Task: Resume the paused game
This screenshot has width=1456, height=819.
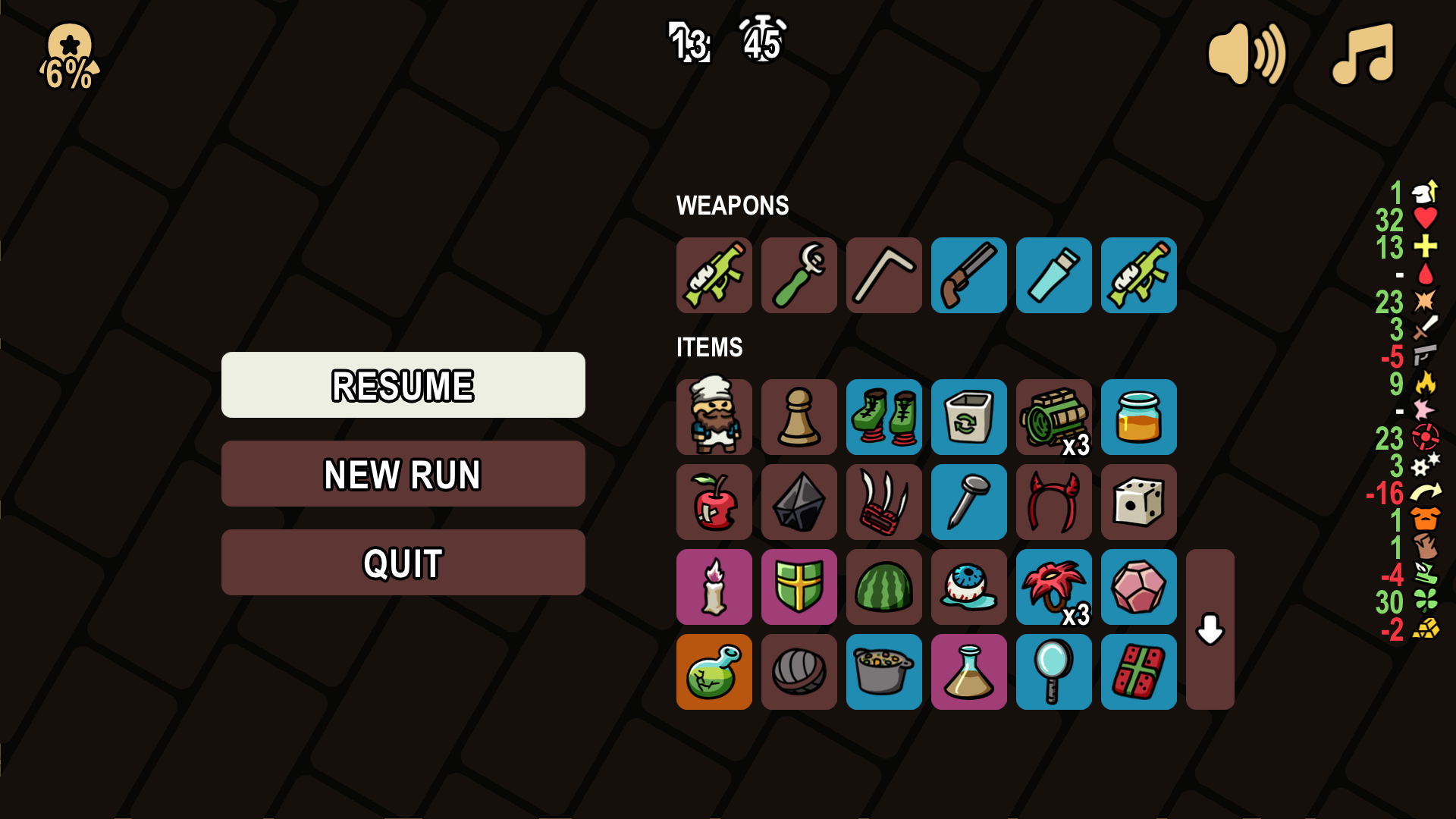Action: pyautogui.click(x=403, y=384)
